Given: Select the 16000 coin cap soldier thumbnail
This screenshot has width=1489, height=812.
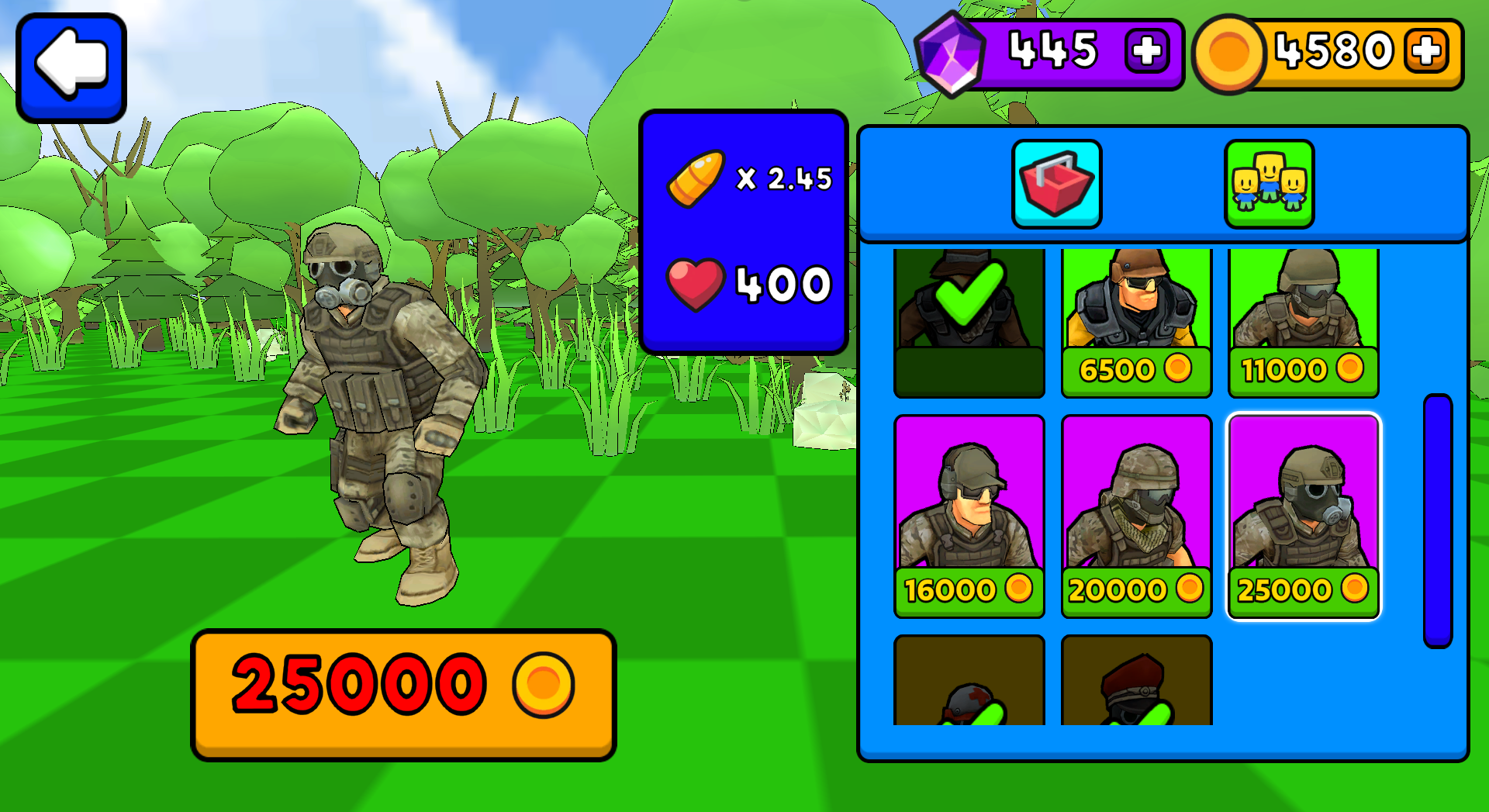Looking at the screenshot, I should click(969, 512).
